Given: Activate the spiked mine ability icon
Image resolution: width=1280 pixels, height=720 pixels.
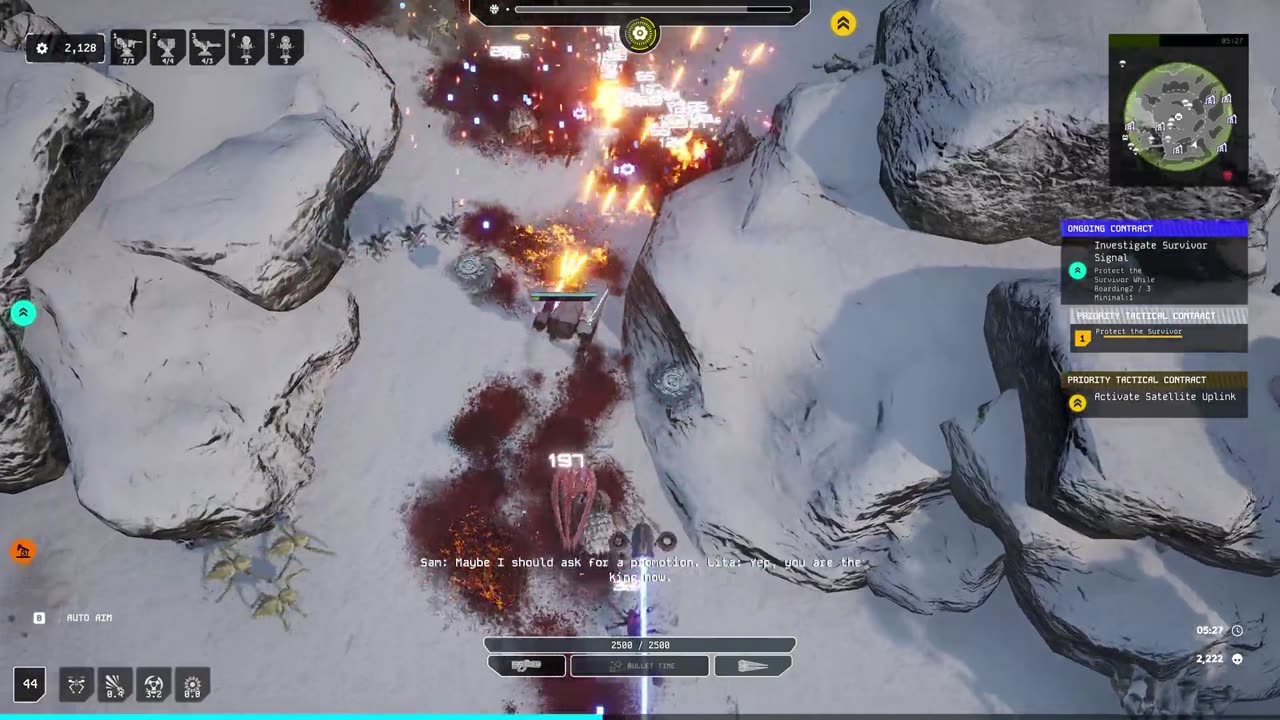Looking at the screenshot, I should (192, 685).
